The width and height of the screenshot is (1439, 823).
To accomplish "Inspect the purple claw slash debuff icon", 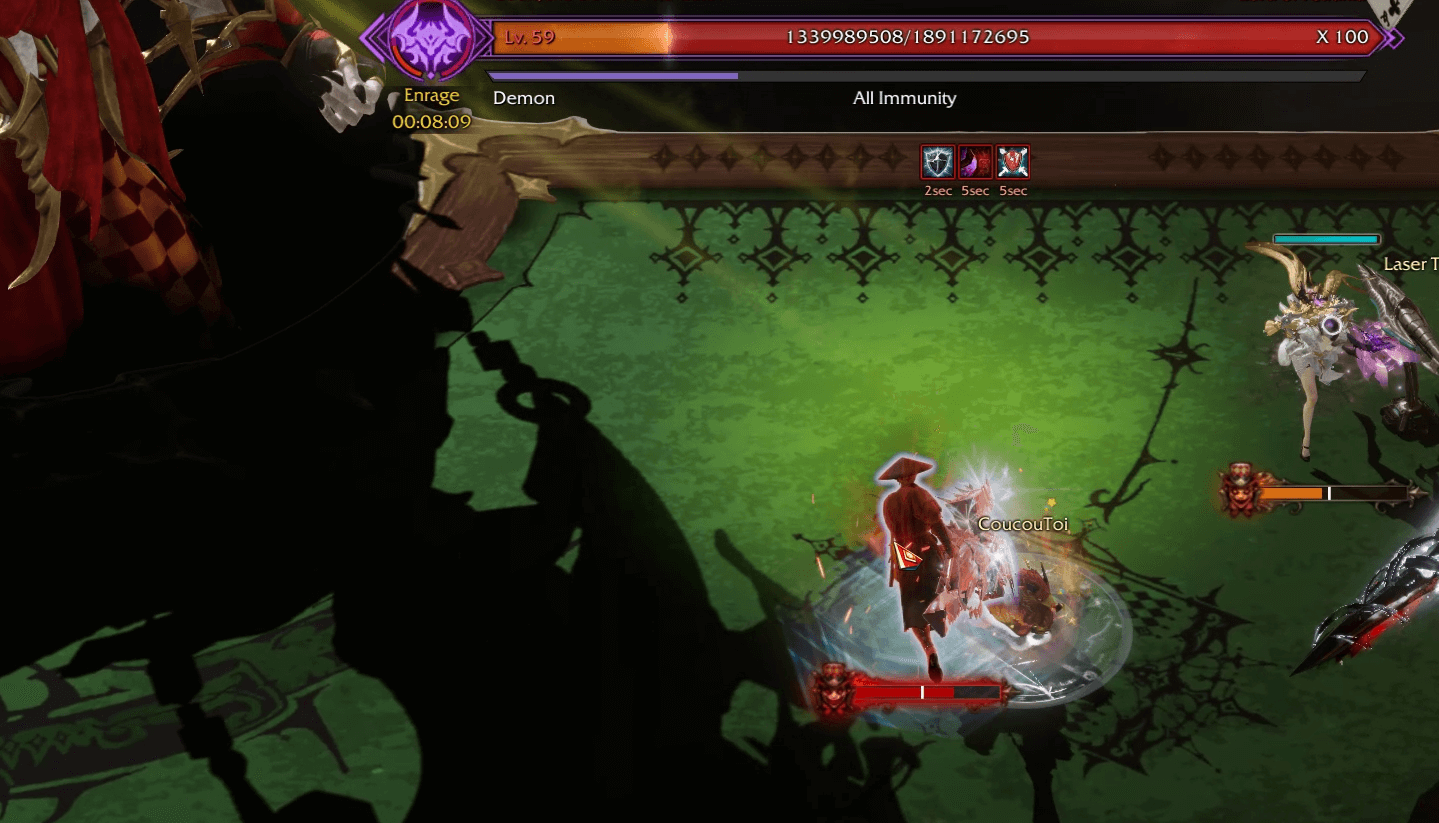I will (975, 162).
